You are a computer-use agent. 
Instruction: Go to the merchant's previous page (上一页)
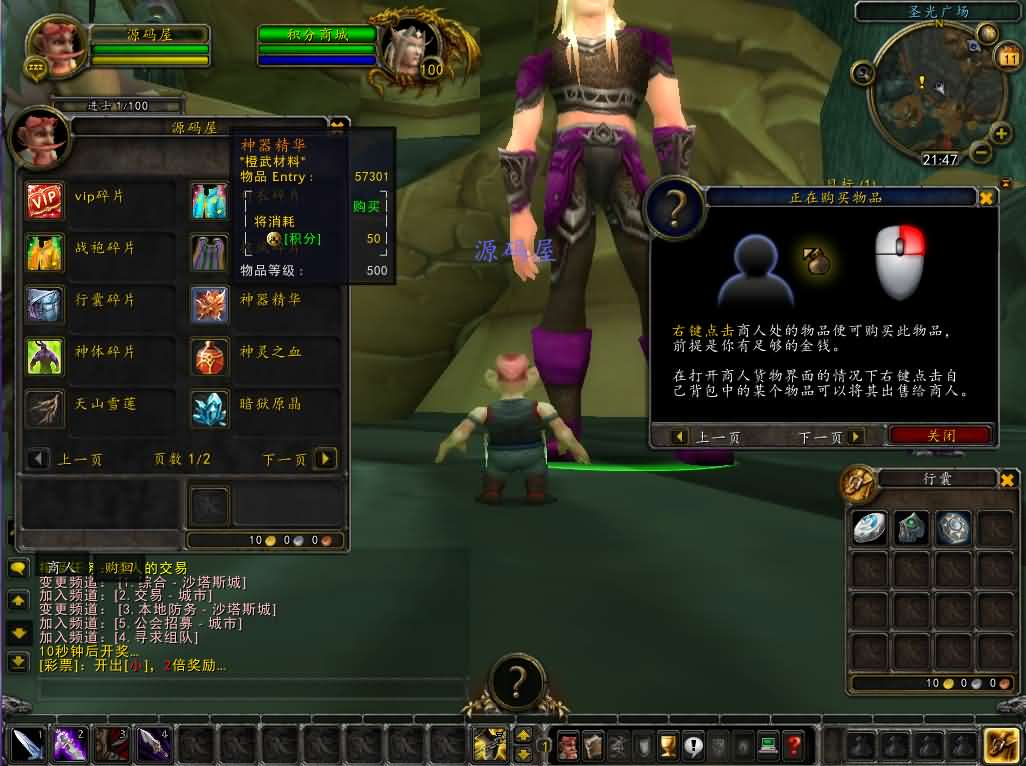[x=39, y=459]
